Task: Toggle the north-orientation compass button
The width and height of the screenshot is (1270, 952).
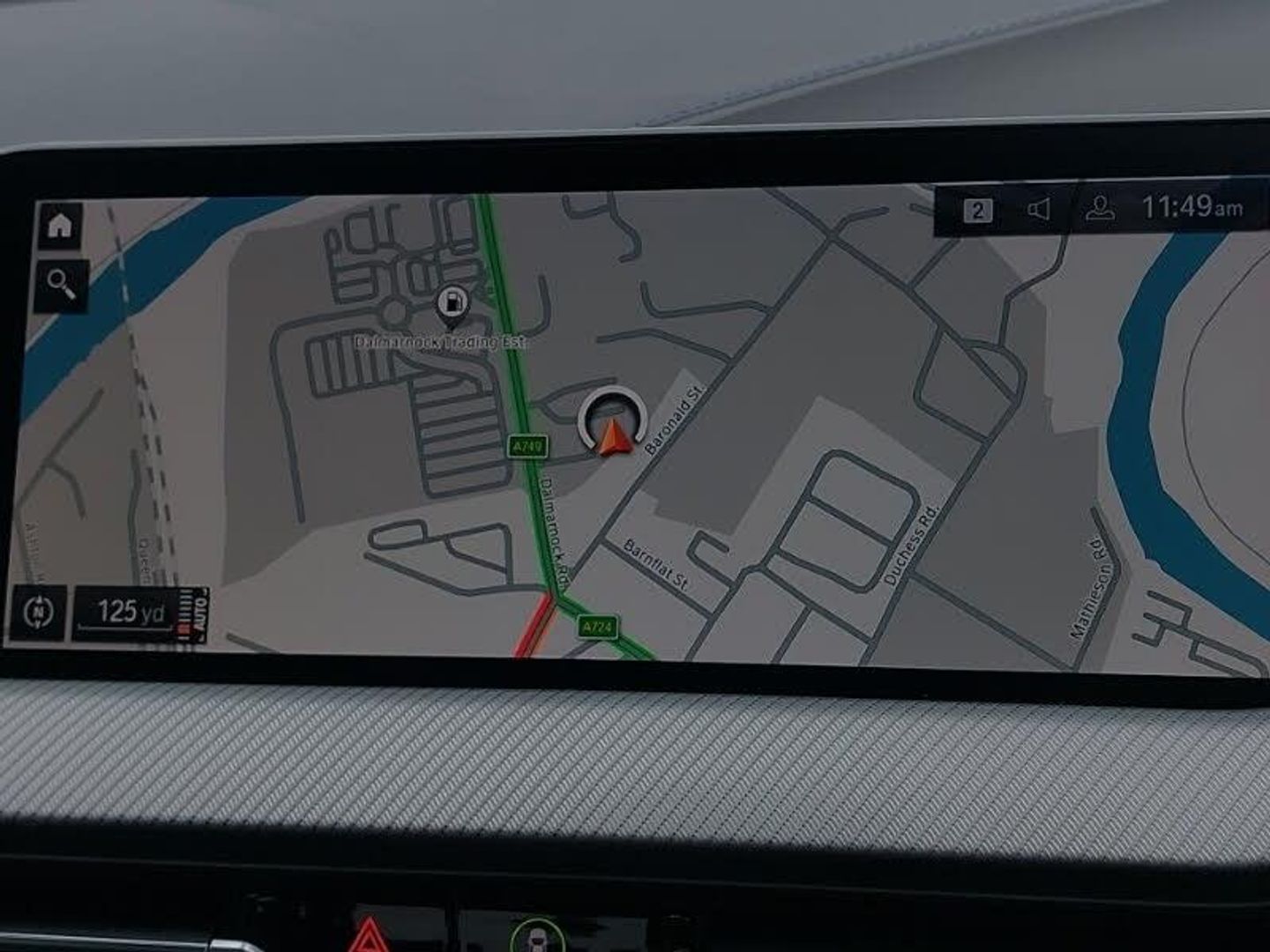Action: (39, 611)
